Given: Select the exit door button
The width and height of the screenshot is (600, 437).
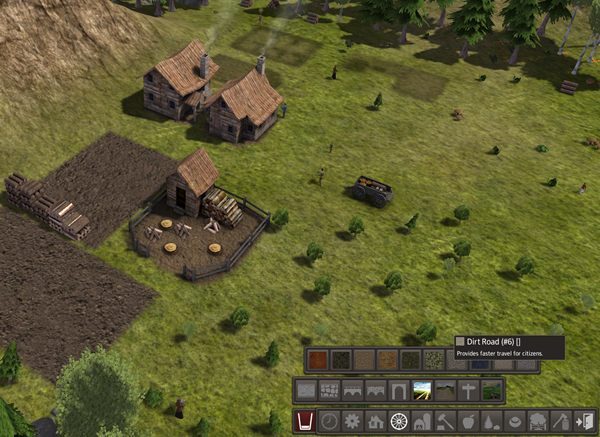Looking at the screenshot, I should (x=585, y=422).
